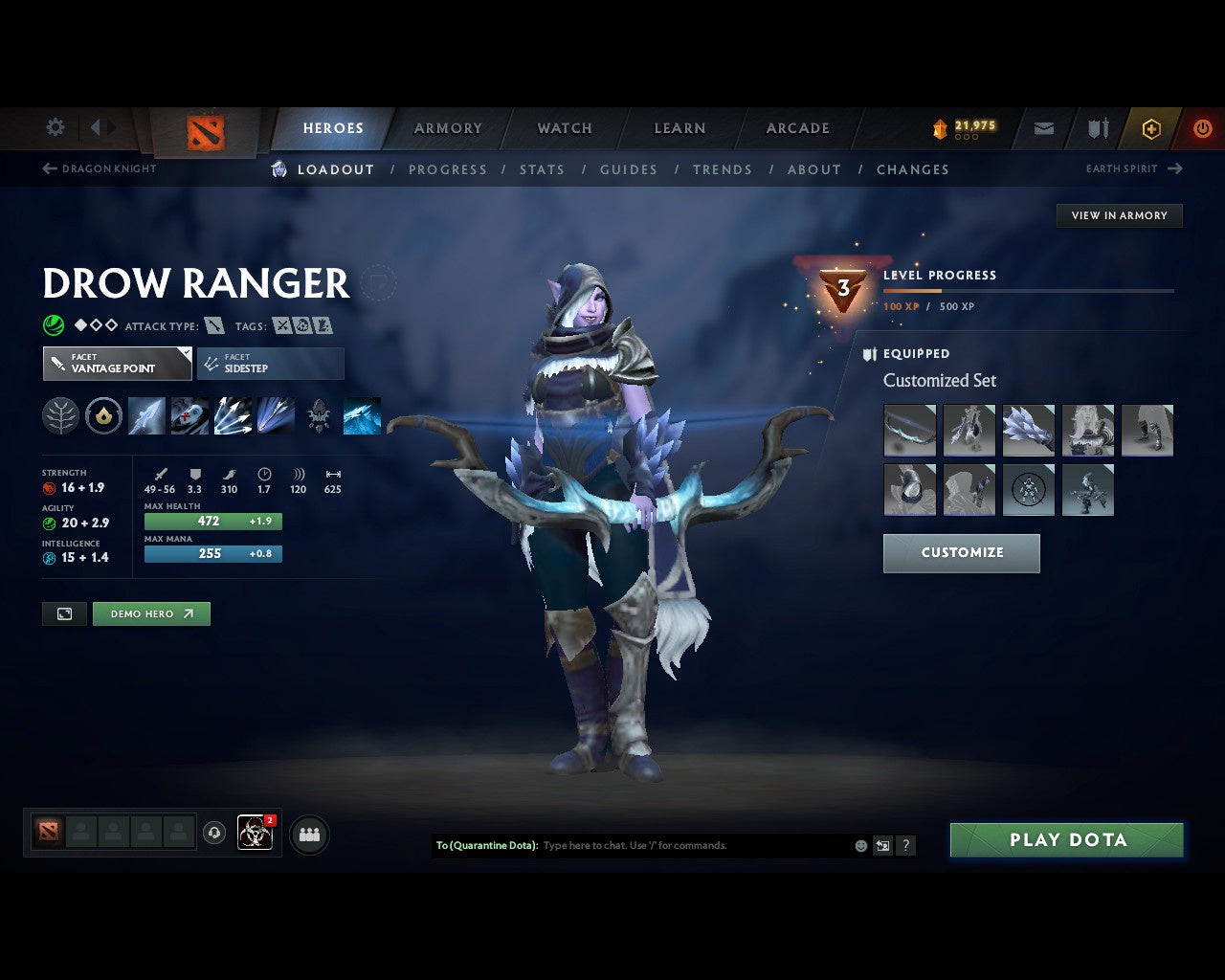
Task: Click the Level Progress XP bar
Action: point(1029,291)
